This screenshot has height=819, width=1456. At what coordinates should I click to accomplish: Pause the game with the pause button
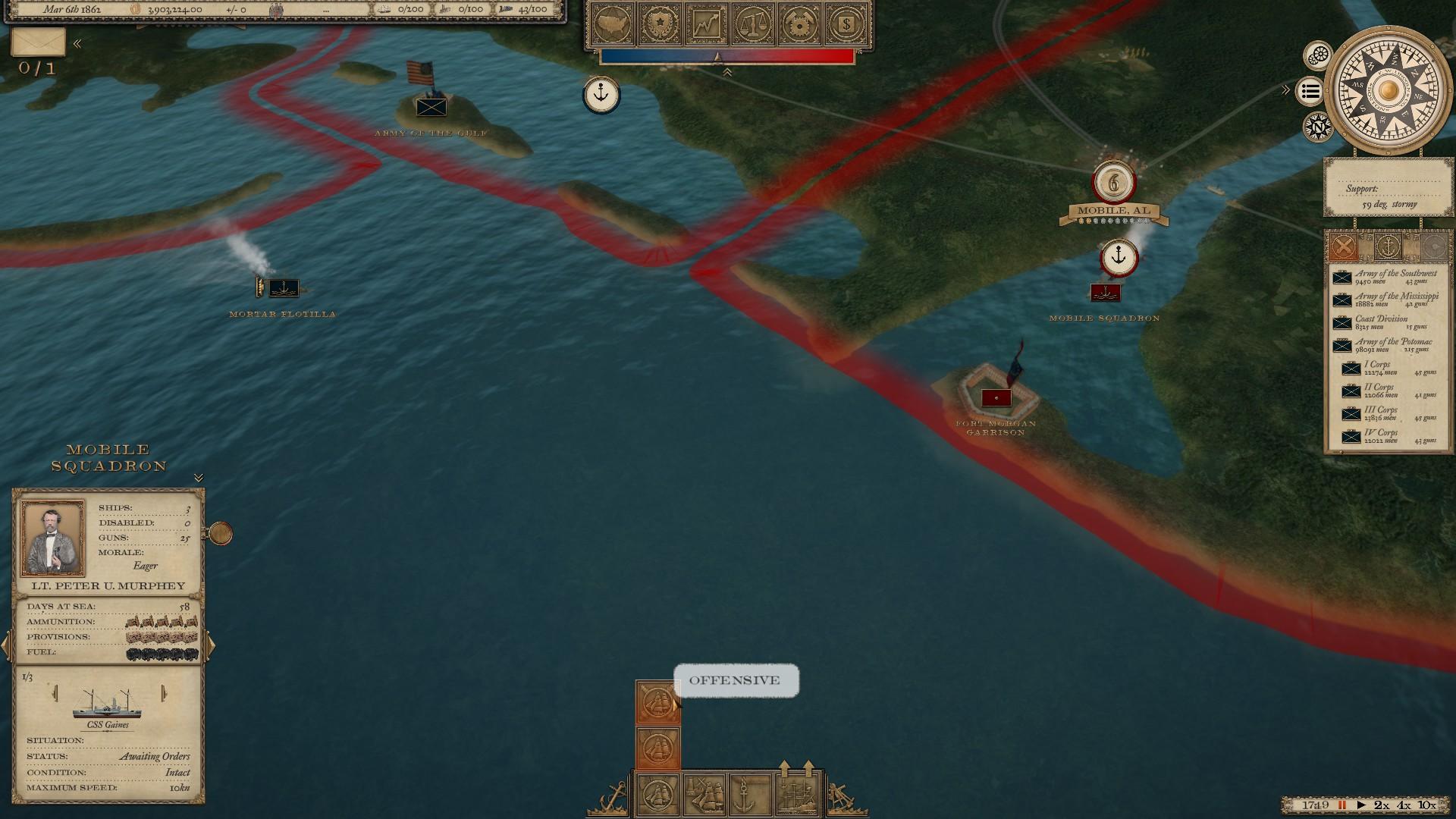tap(1341, 805)
